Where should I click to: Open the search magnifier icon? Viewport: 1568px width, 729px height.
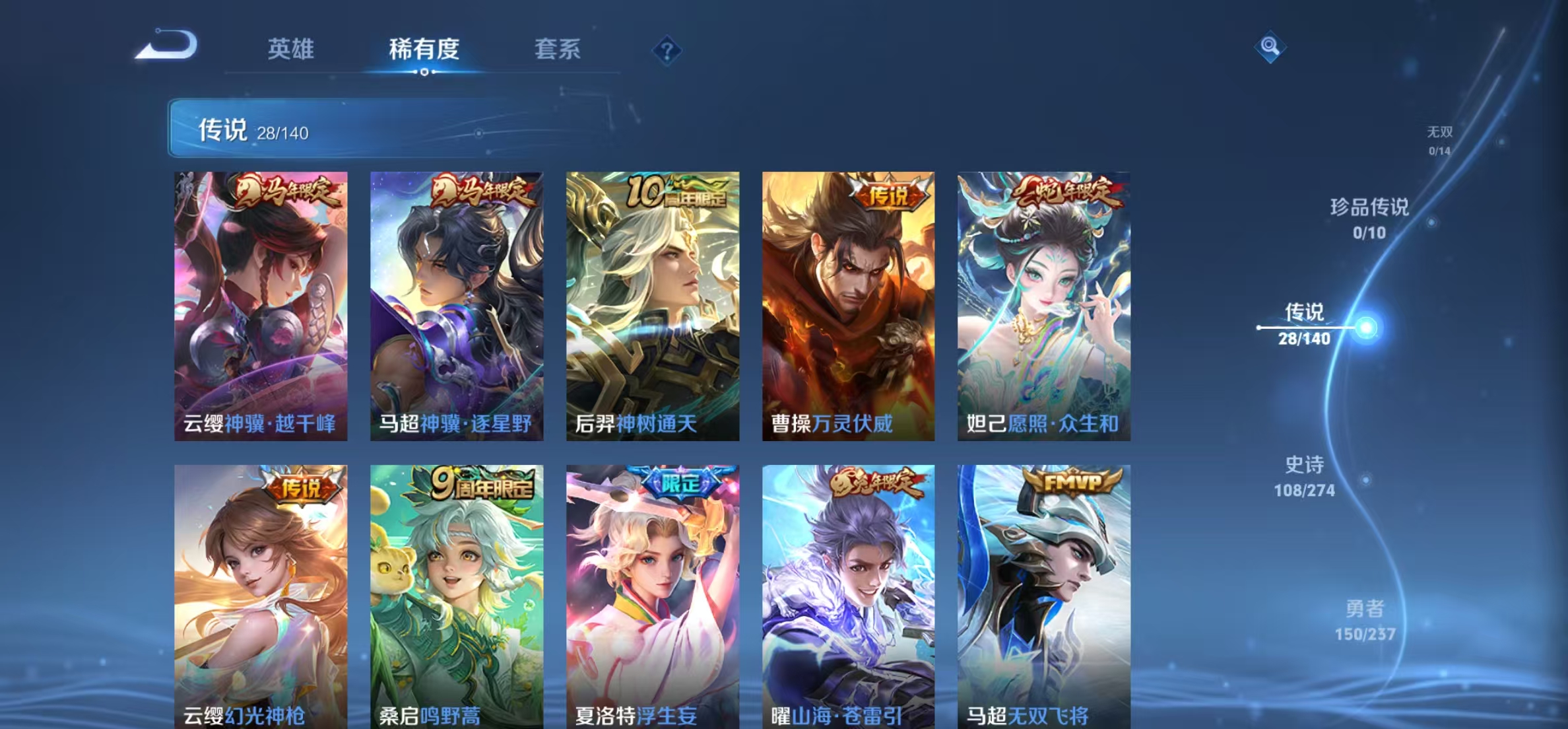(1271, 48)
